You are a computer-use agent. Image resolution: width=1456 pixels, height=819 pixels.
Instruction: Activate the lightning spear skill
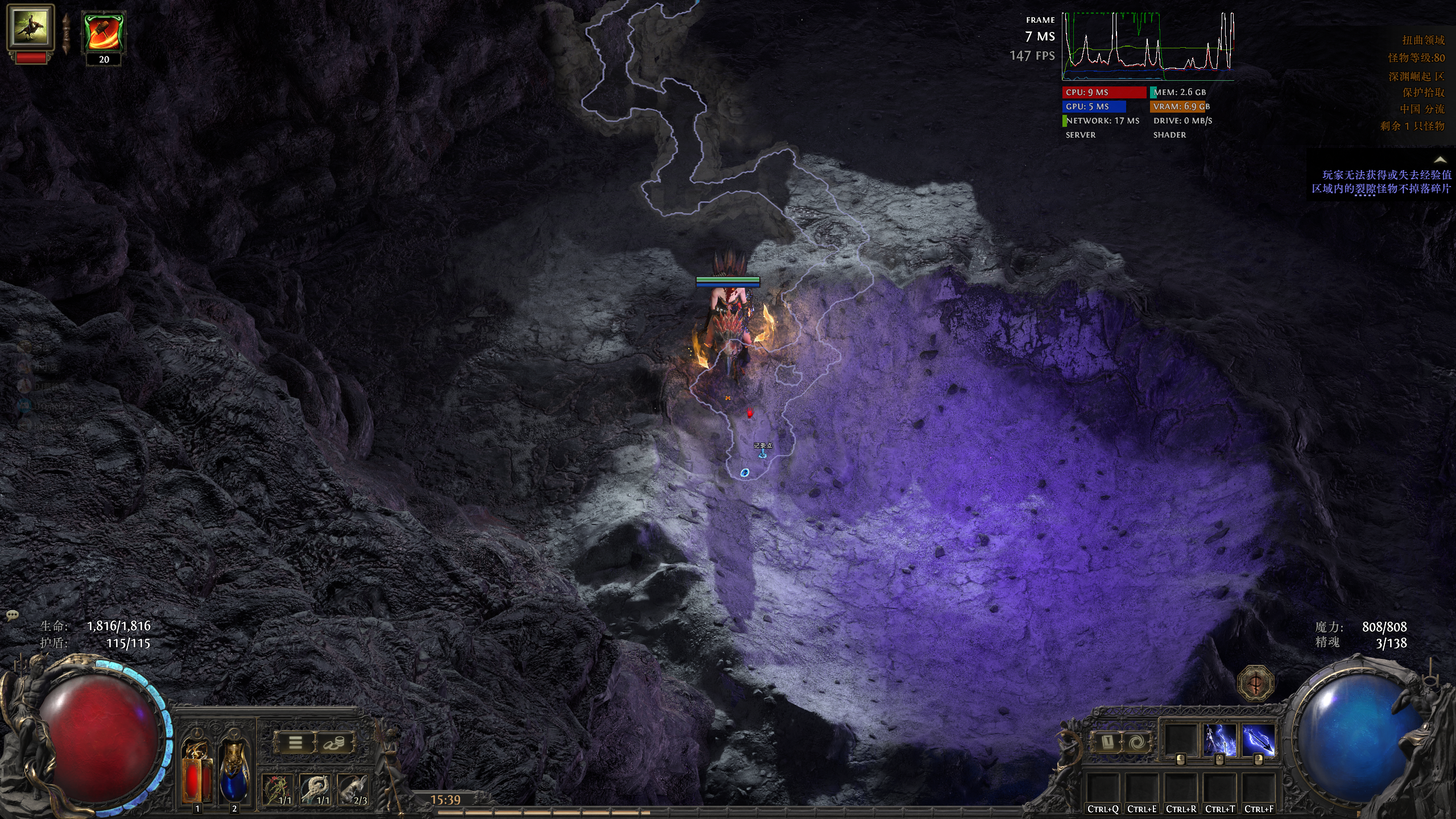pos(1258,741)
